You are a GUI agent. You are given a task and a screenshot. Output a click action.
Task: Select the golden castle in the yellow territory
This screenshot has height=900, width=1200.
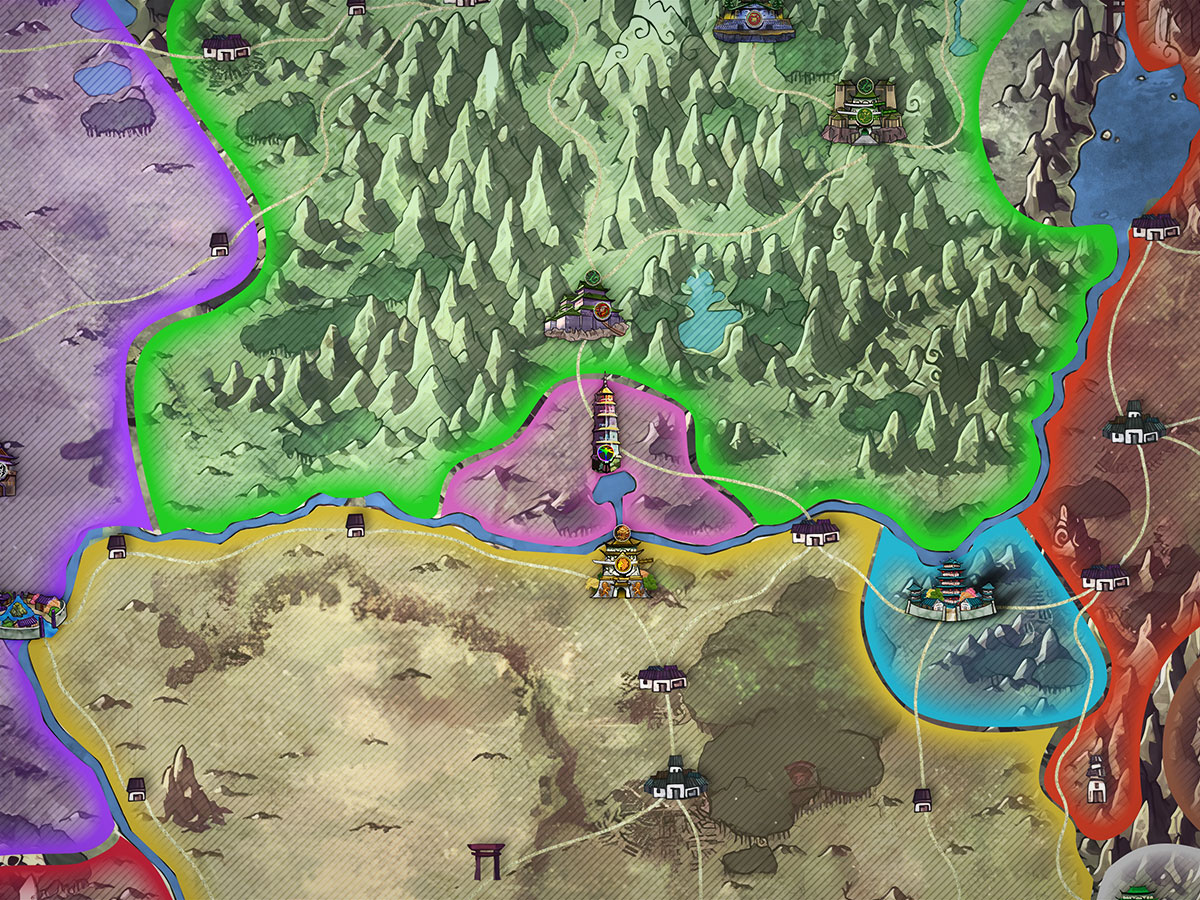(621, 567)
